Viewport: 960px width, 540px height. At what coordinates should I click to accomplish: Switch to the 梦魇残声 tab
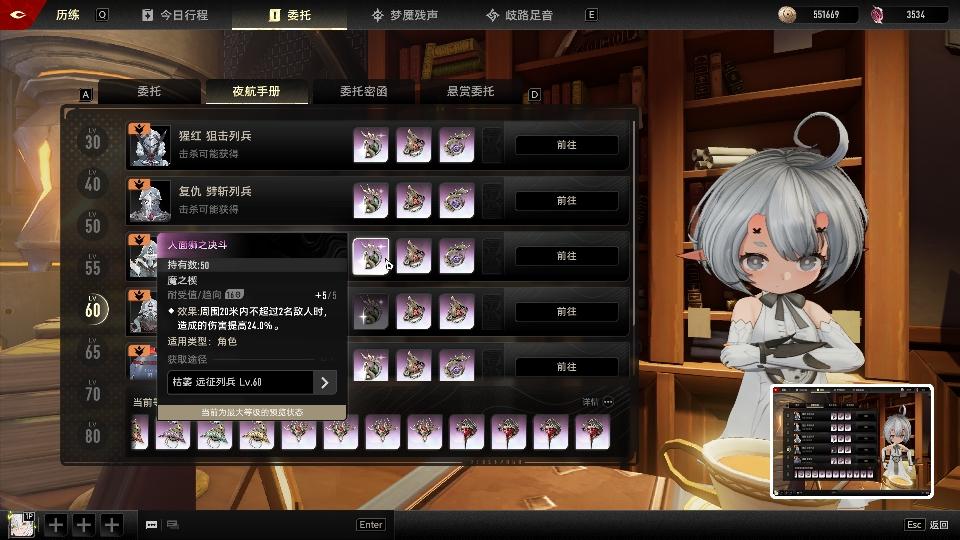click(408, 15)
